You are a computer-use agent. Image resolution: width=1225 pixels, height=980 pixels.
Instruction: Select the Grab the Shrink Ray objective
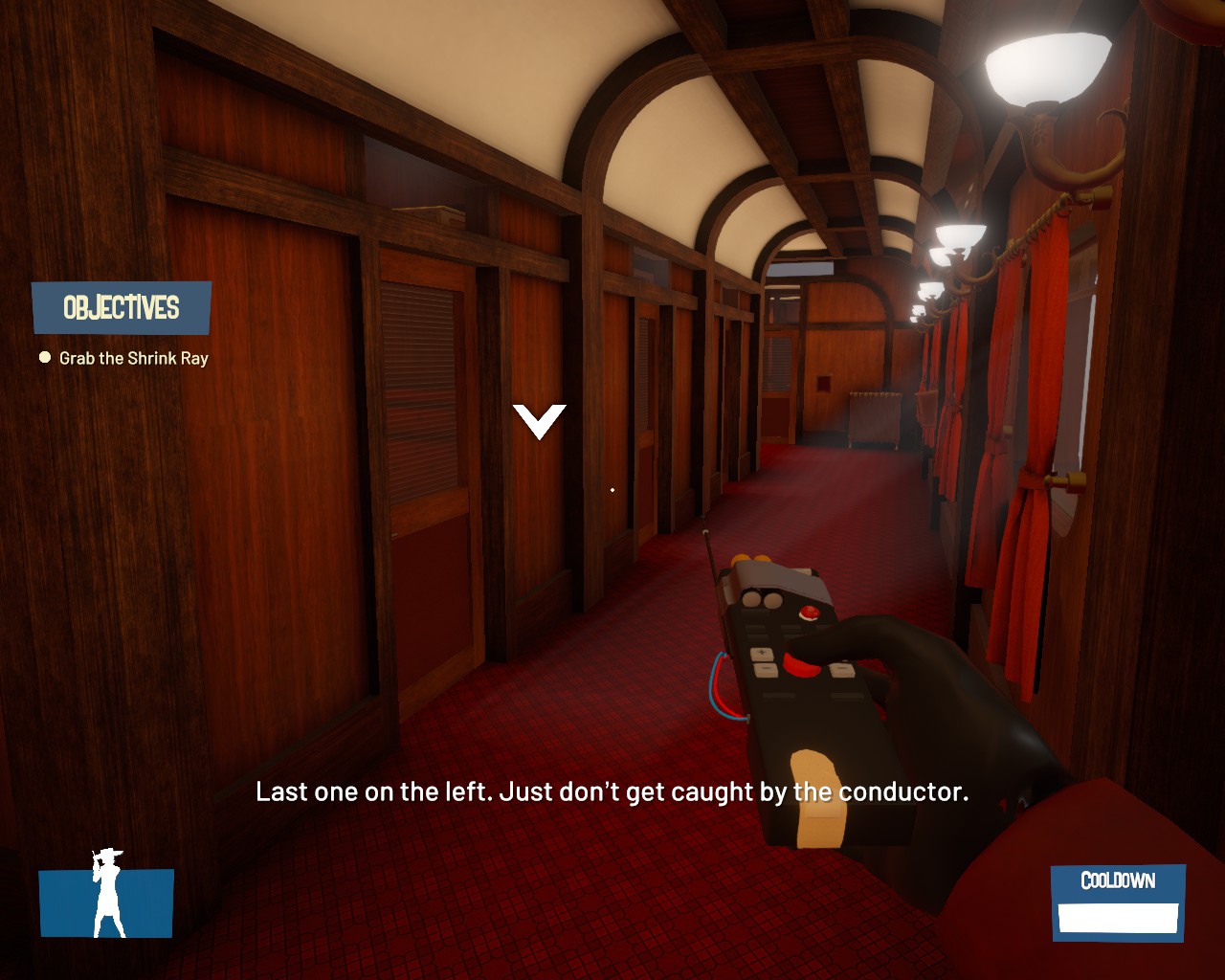pos(133,358)
